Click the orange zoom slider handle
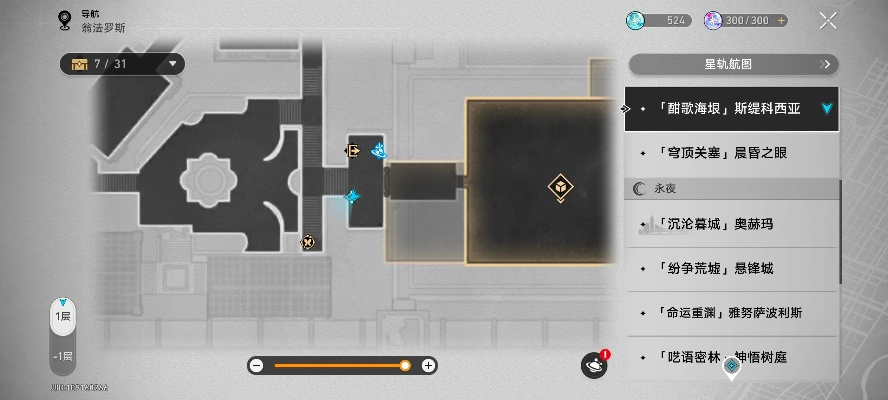 (x=405, y=366)
